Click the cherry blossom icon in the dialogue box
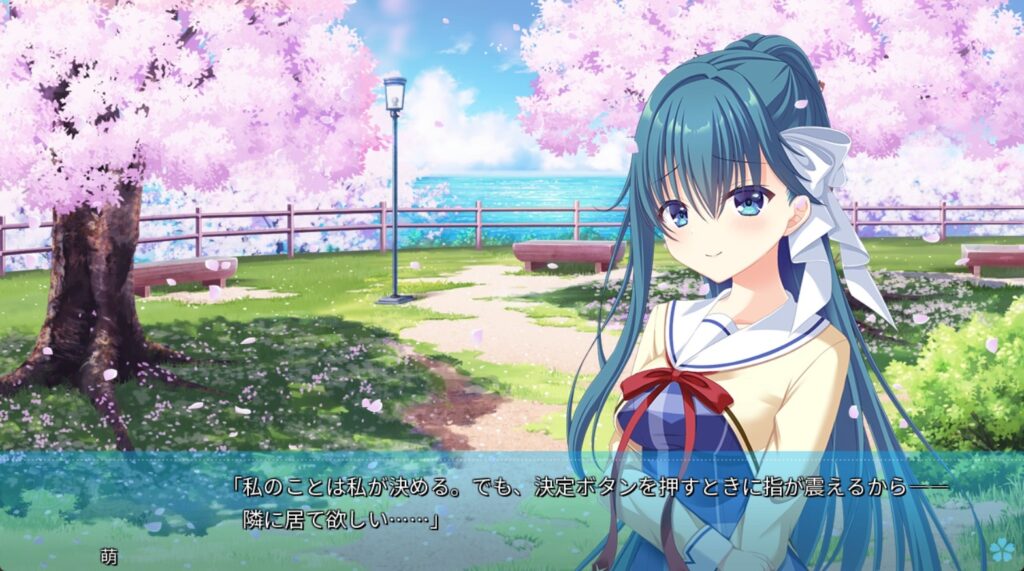The image size is (1024, 571). (x=1001, y=548)
